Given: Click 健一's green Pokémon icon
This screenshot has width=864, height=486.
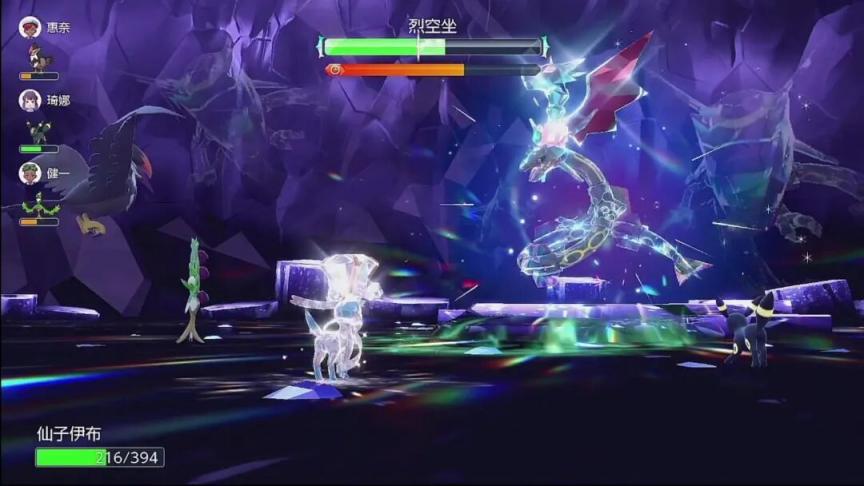Looking at the screenshot, I should pyautogui.click(x=40, y=205).
